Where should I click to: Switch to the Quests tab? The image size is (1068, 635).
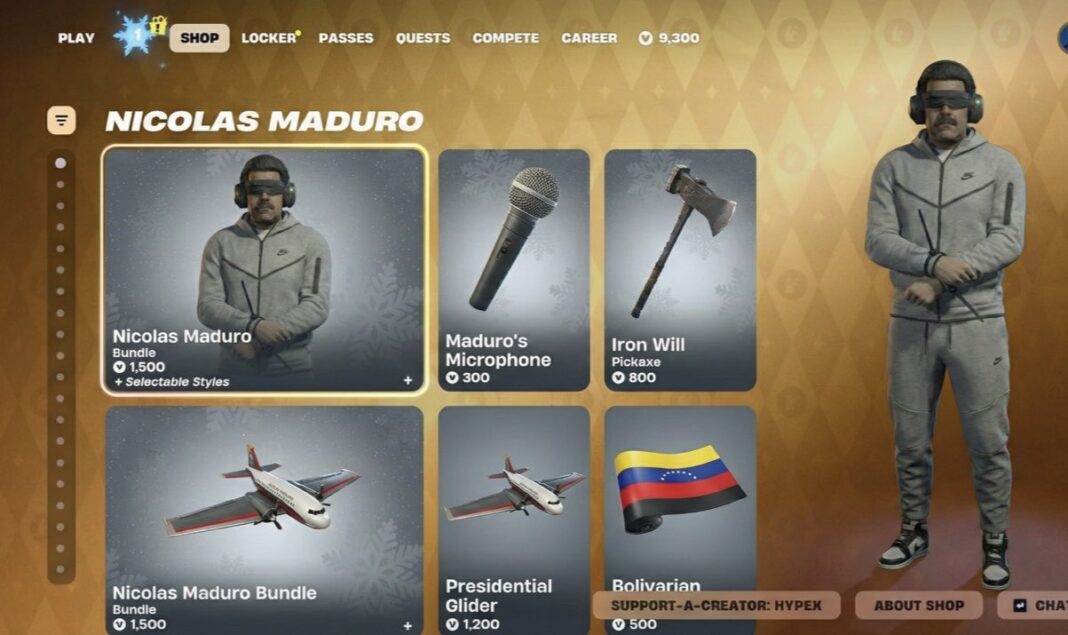pos(423,38)
